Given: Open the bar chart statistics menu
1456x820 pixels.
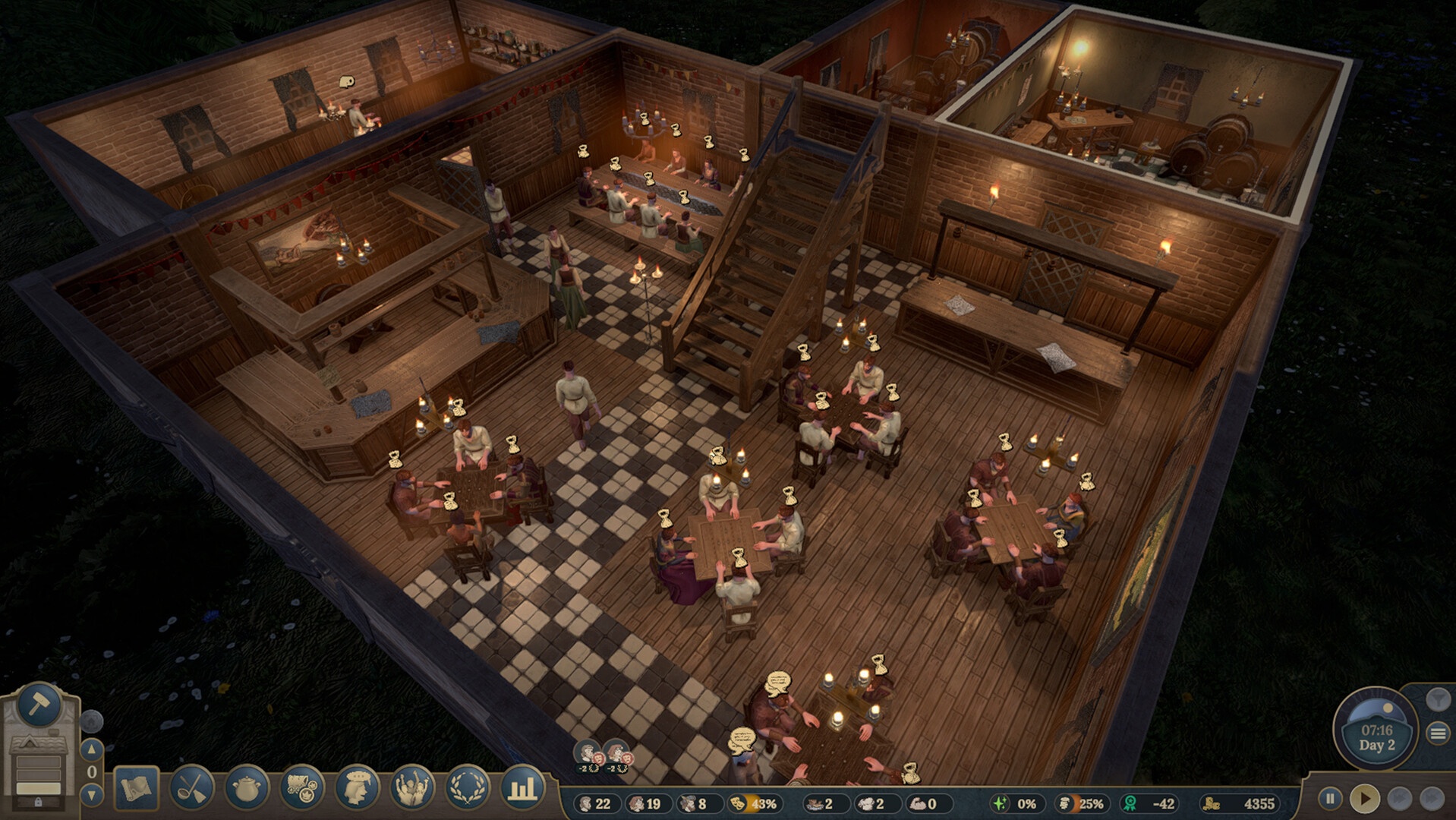Looking at the screenshot, I should pos(522,788).
